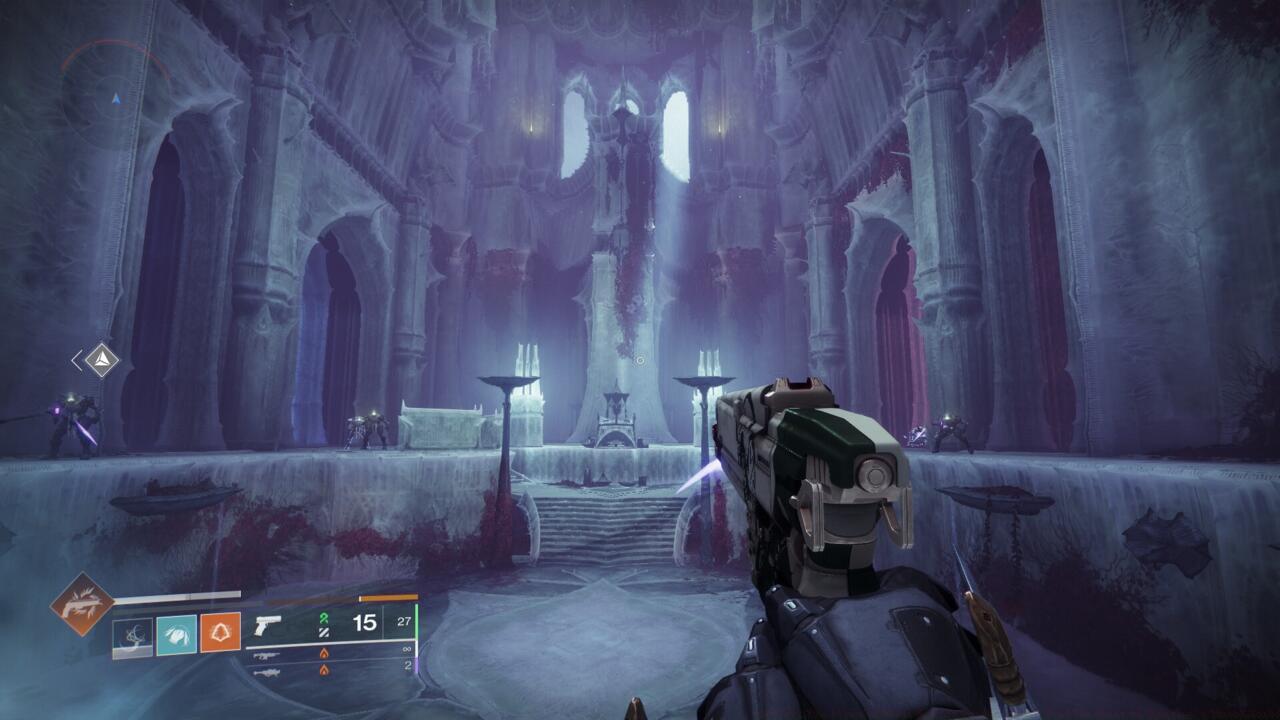Activate the Golden Gun super icon
Image resolution: width=1280 pixels, height=720 pixels.
coord(83,603)
